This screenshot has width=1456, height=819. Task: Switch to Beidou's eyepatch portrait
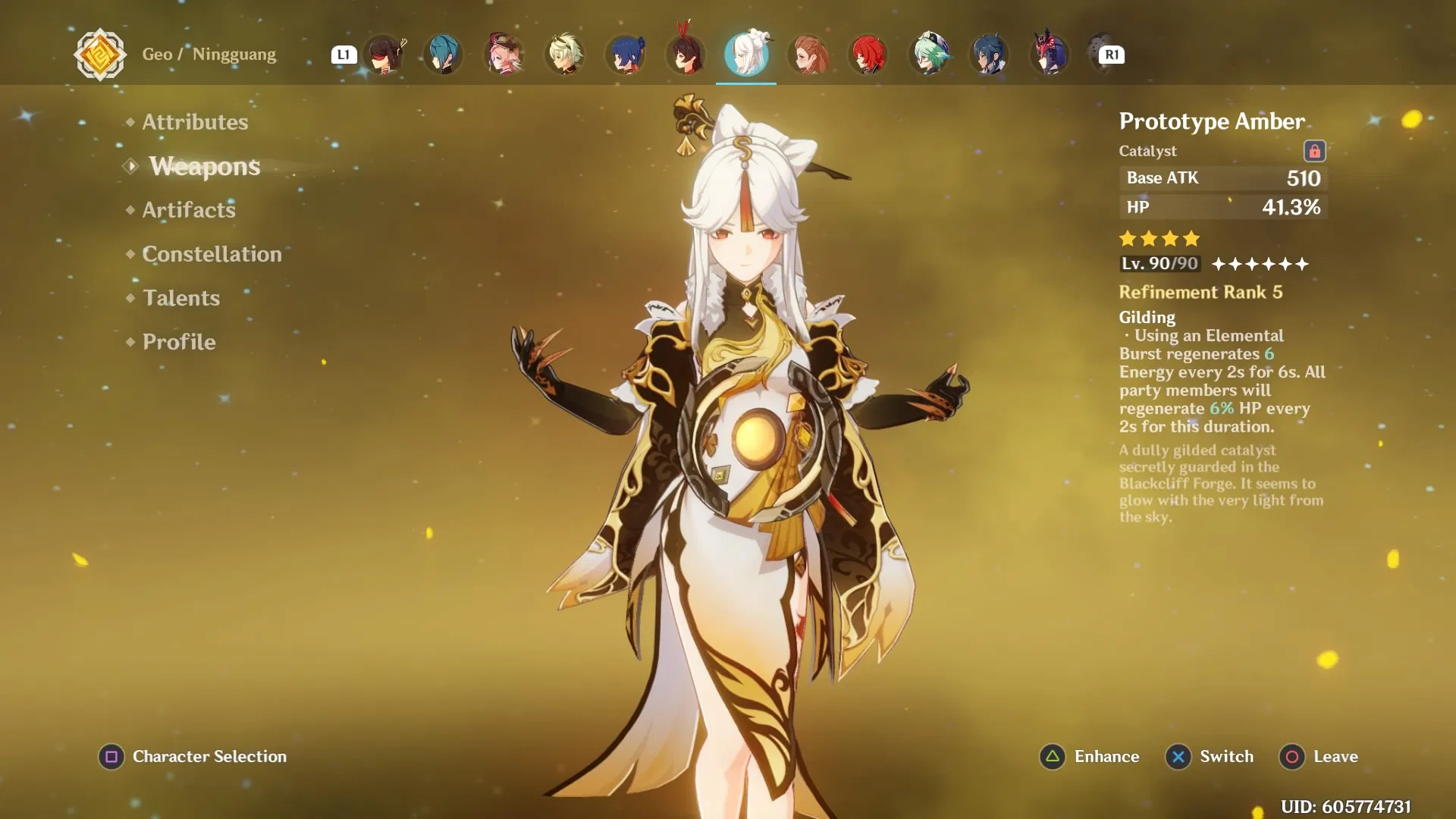(x=384, y=55)
